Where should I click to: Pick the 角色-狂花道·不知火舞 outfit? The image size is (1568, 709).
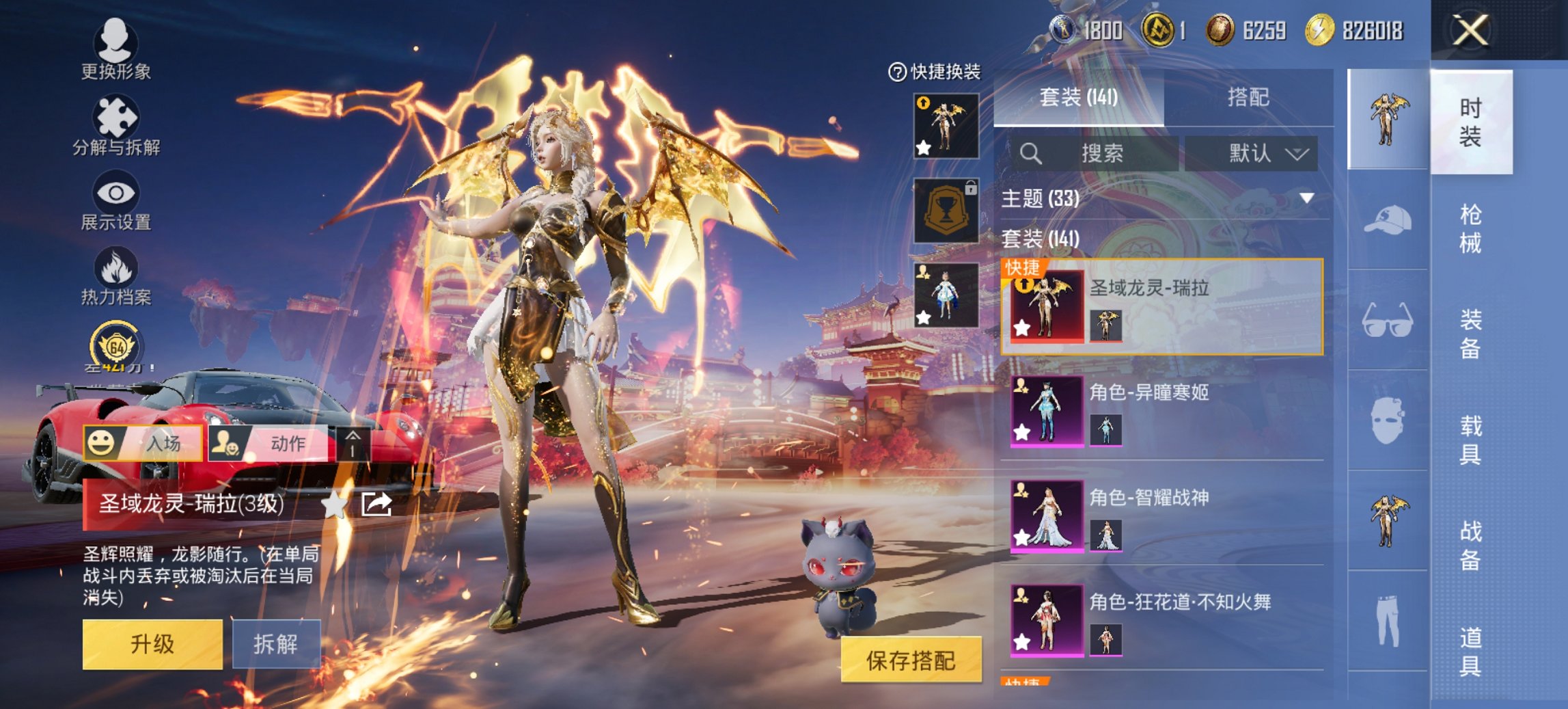coord(1161,619)
